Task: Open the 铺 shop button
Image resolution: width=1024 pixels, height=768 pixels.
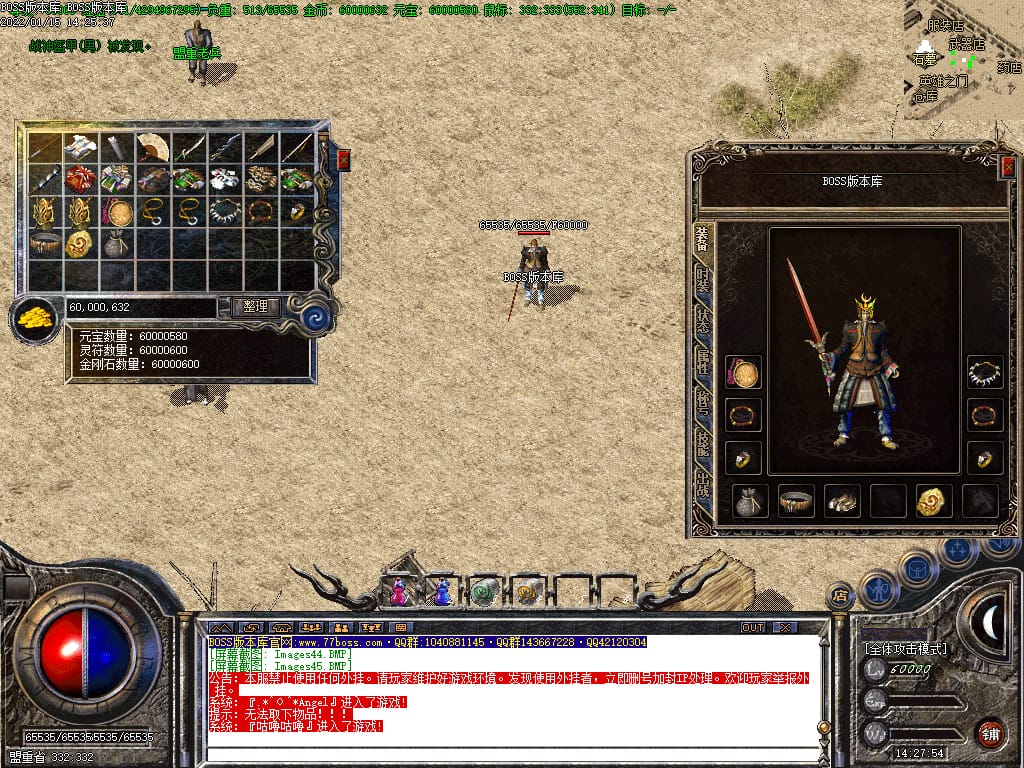Action: 990,733
